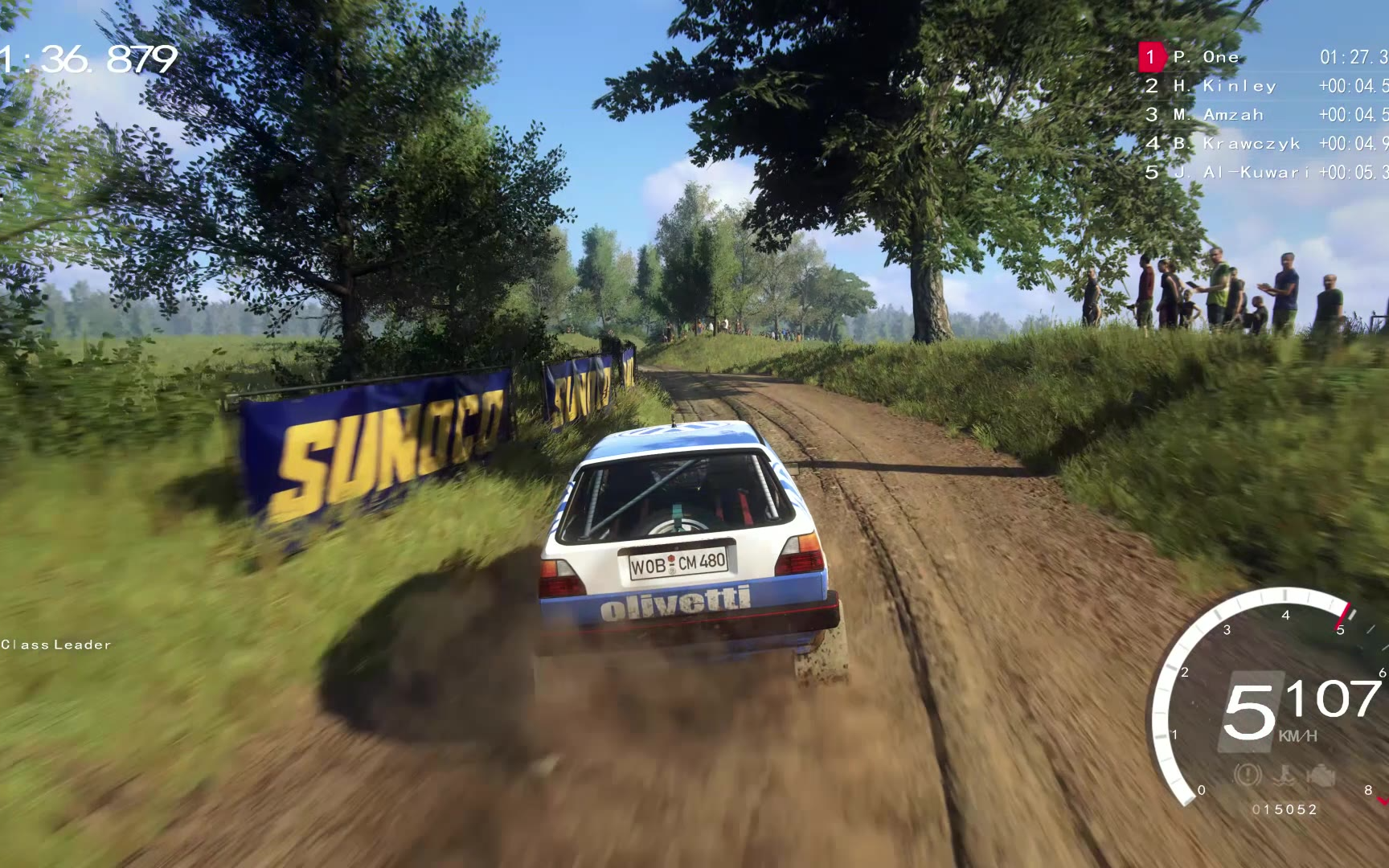This screenshot has width=1389, height=868.
Task: Select H. Kinley in the standings
Action: tap(1239, 86)
